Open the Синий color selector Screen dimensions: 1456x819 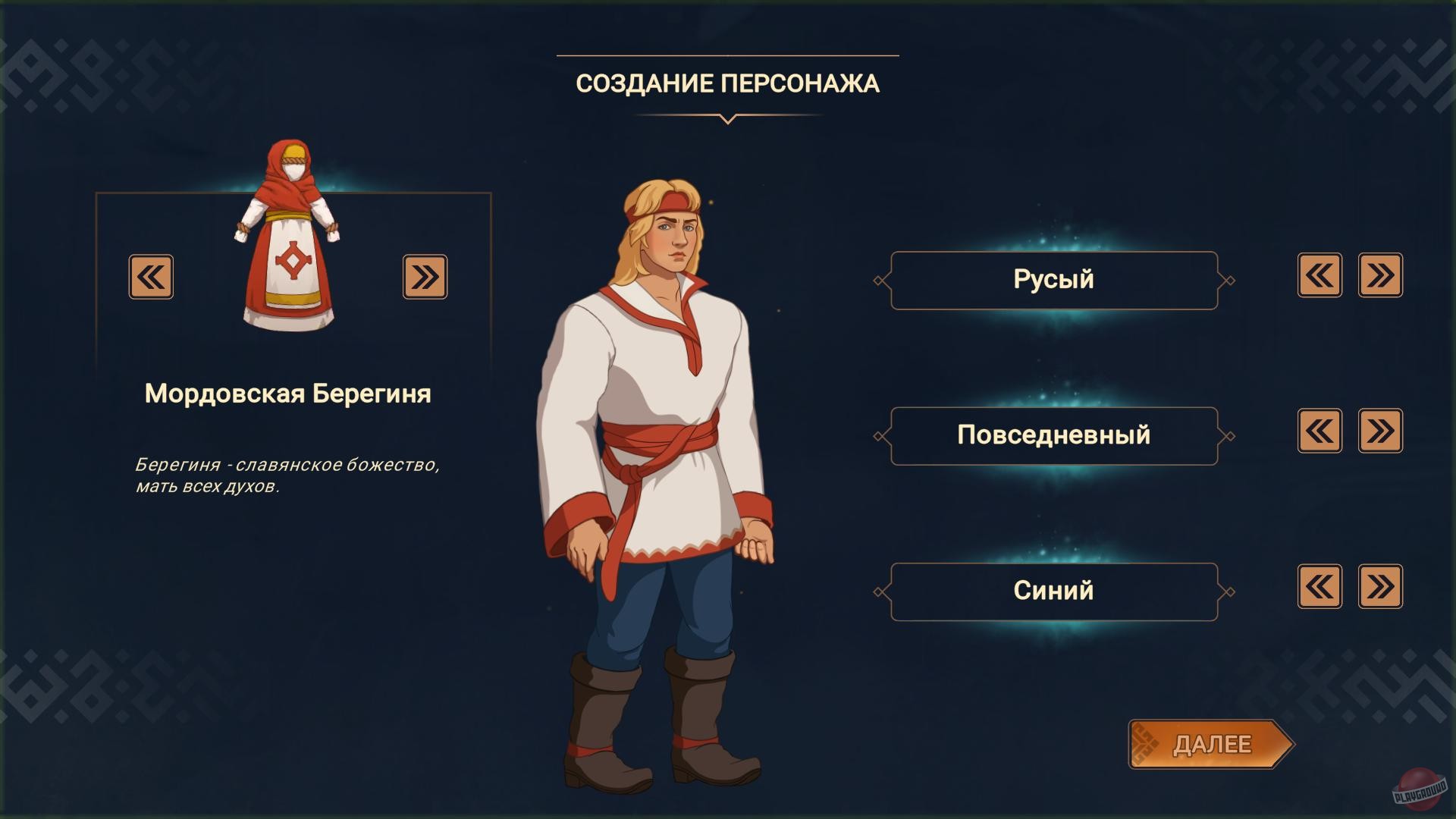(1054, 589)
